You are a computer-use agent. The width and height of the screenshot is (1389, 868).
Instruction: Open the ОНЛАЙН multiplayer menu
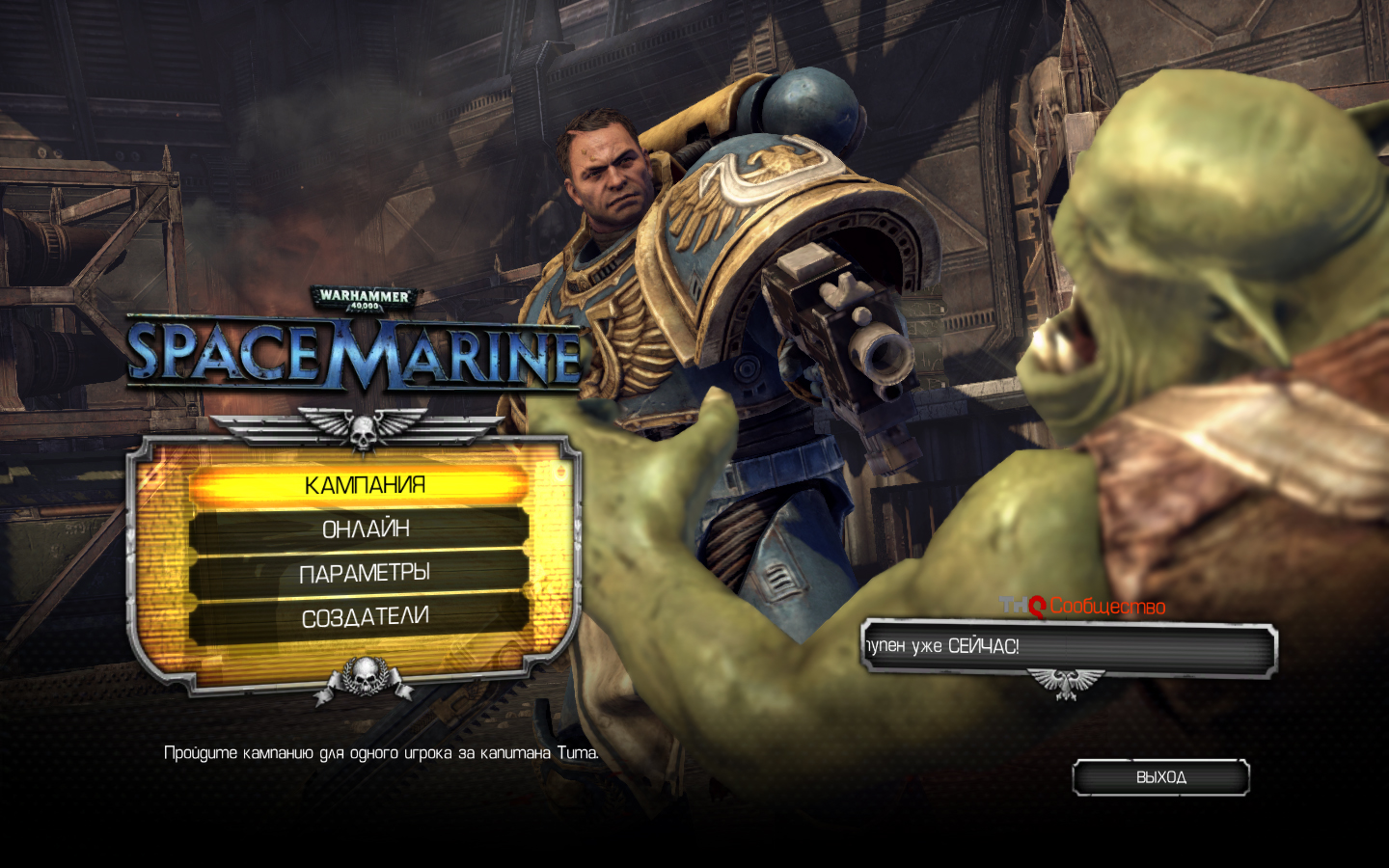(365, 529)
